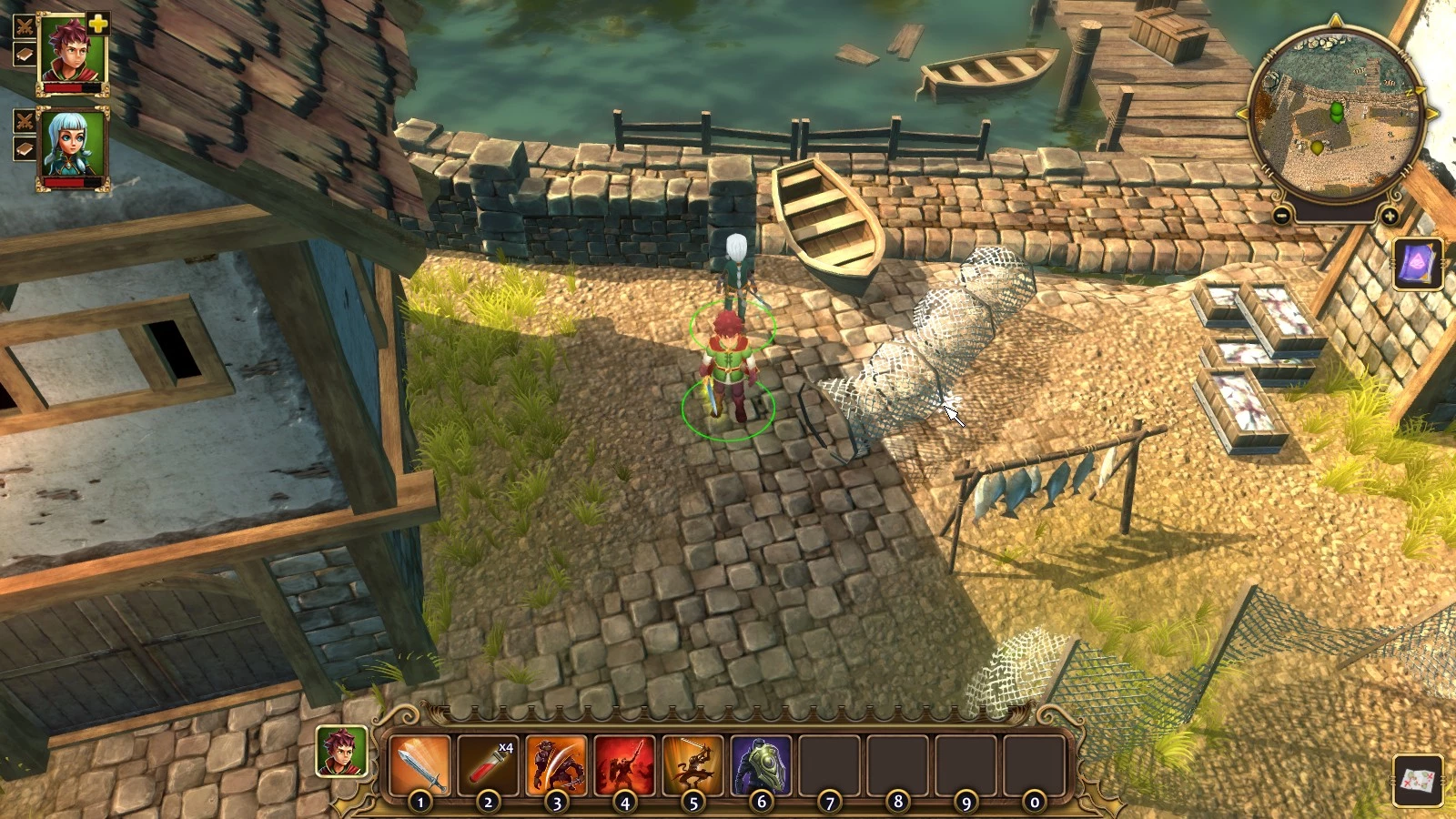Trigger the red battle skill in slot 4
The width and height of the screenshot is (1456, 819).
[x=624, y=765]
